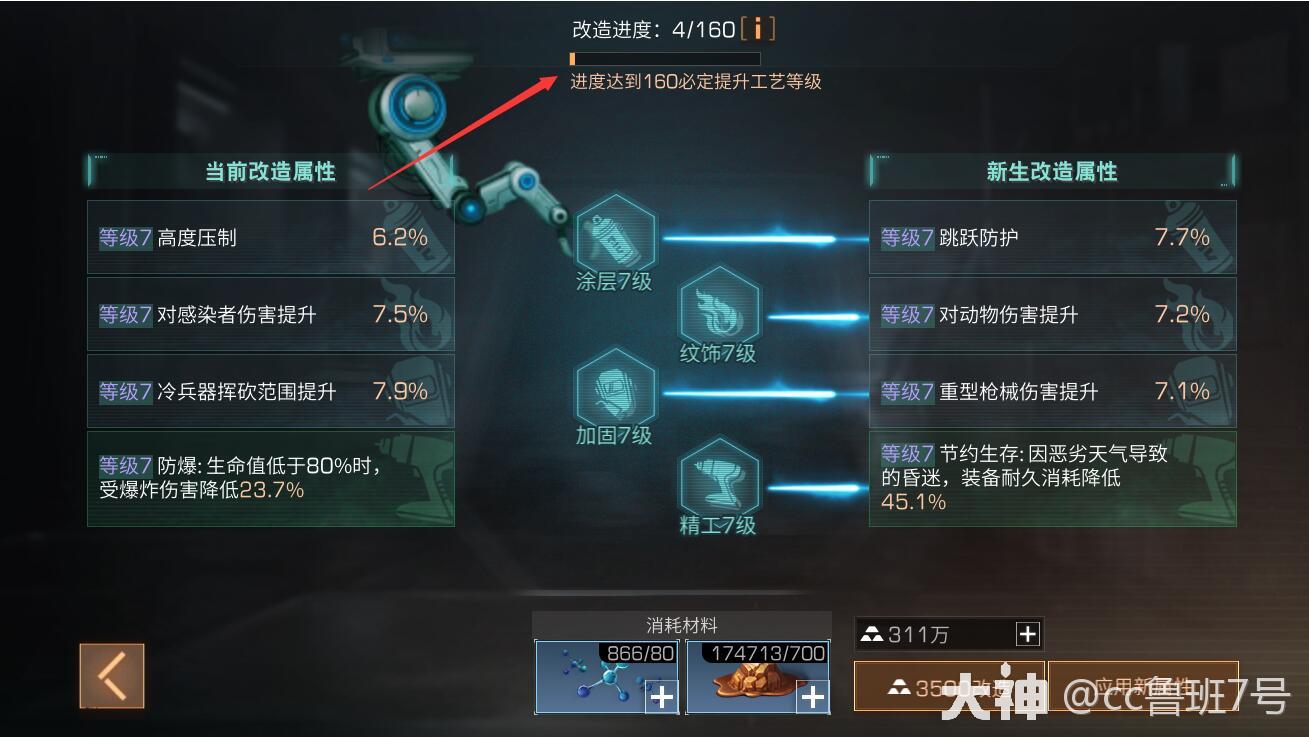The height and width of the screenshot is (737, 1309).
Task: Toggle the 等级7 高度压制 attribute entry
Action: [x=270, y=236]
